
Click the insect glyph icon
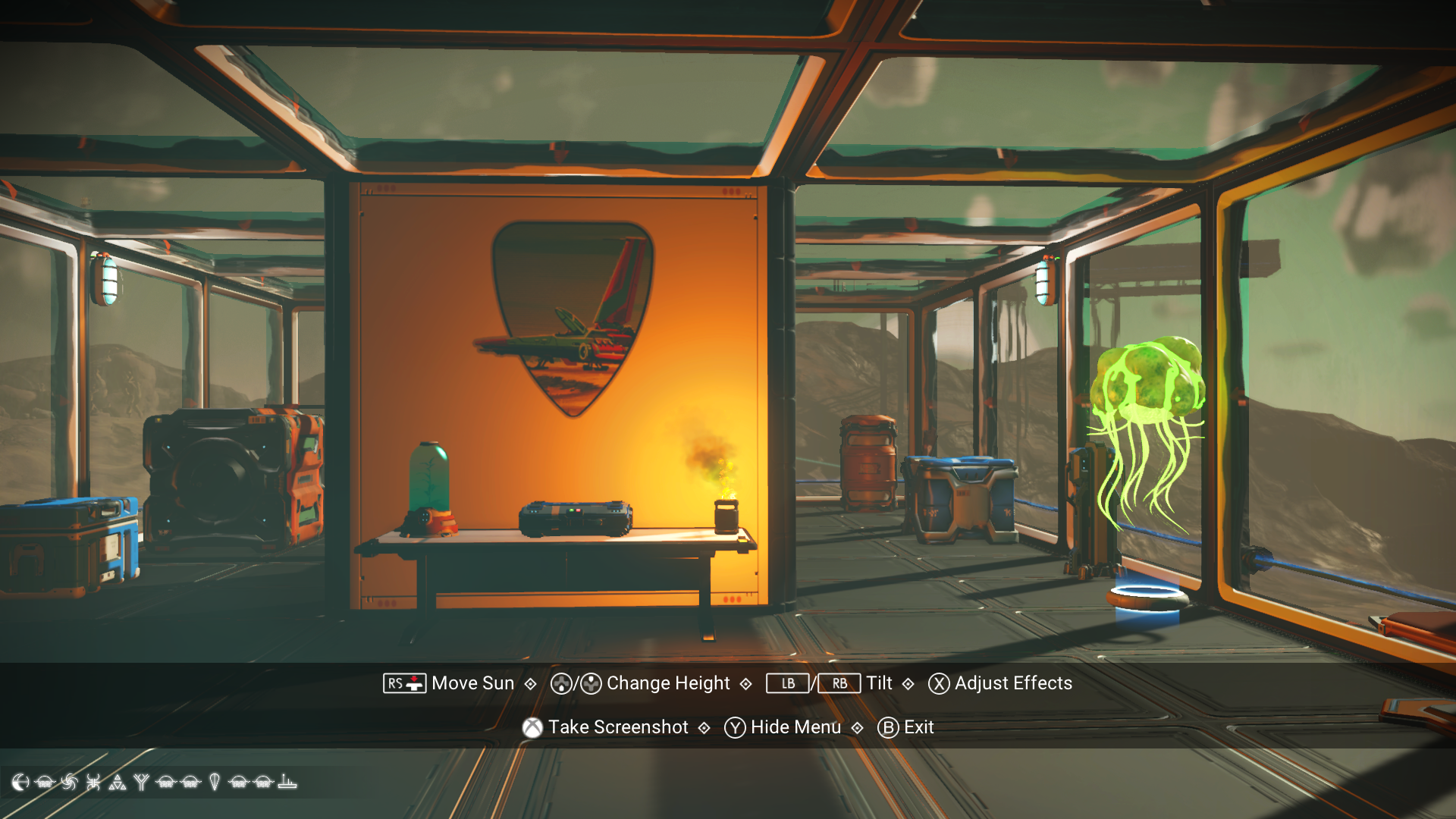[x=93, y=783]
